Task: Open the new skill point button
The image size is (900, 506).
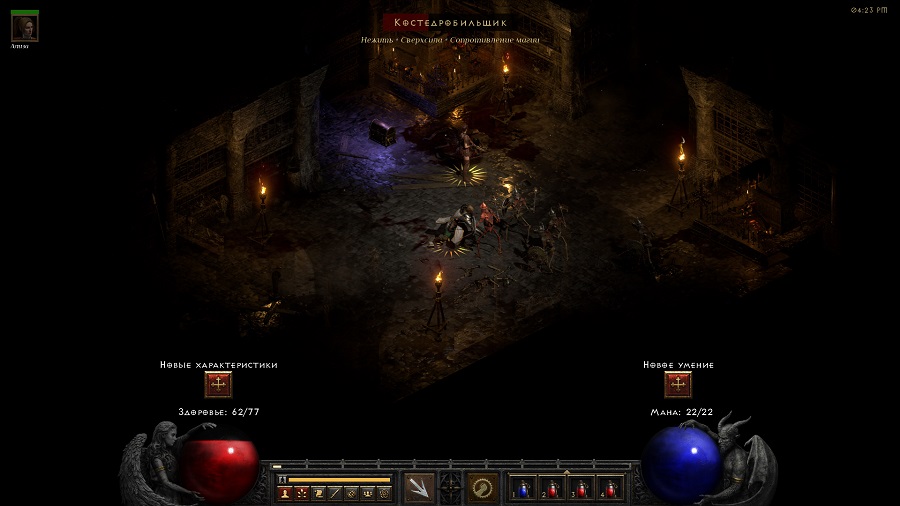Action: (x=678, y=385)
